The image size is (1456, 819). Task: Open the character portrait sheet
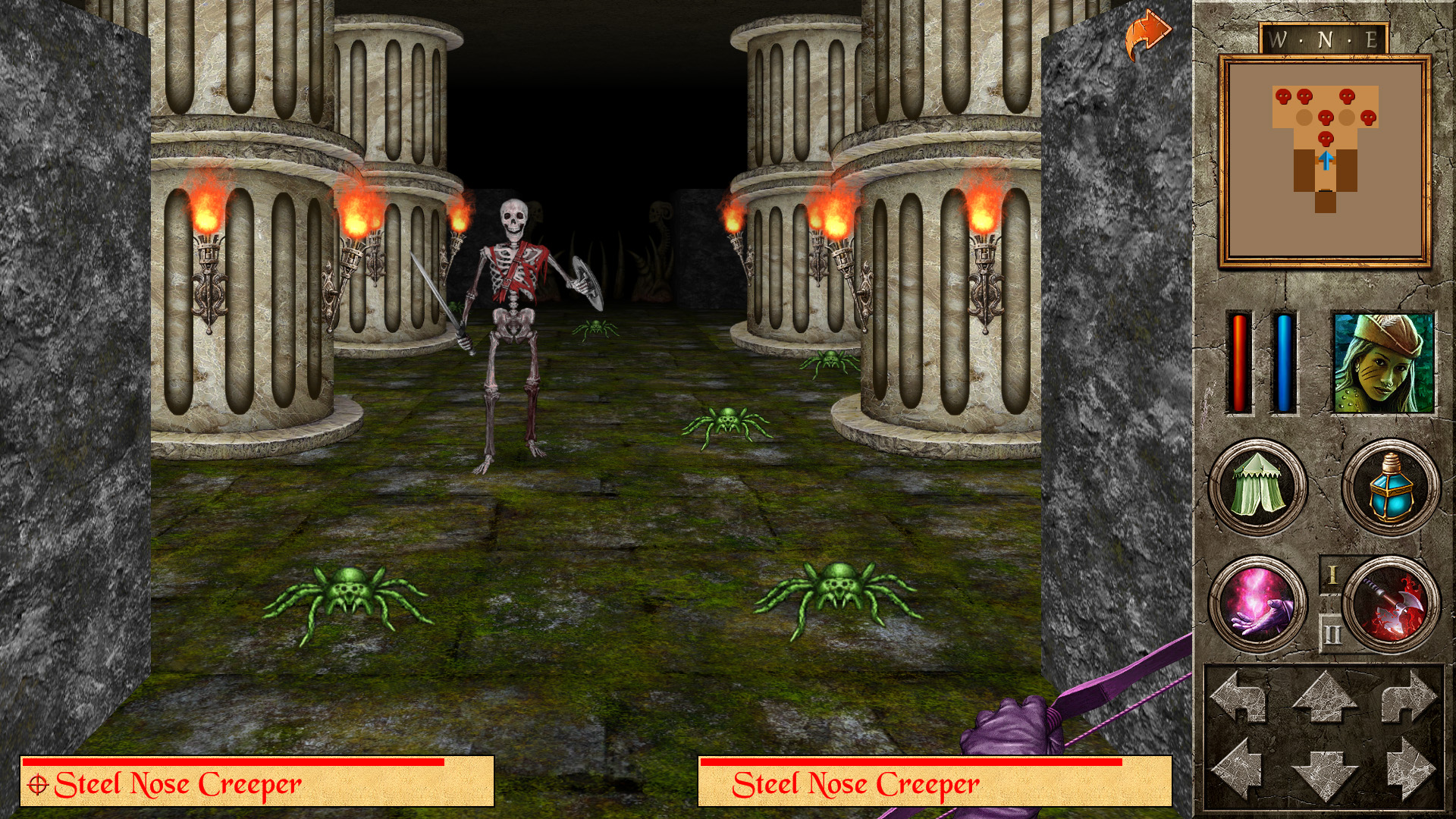1383,363
